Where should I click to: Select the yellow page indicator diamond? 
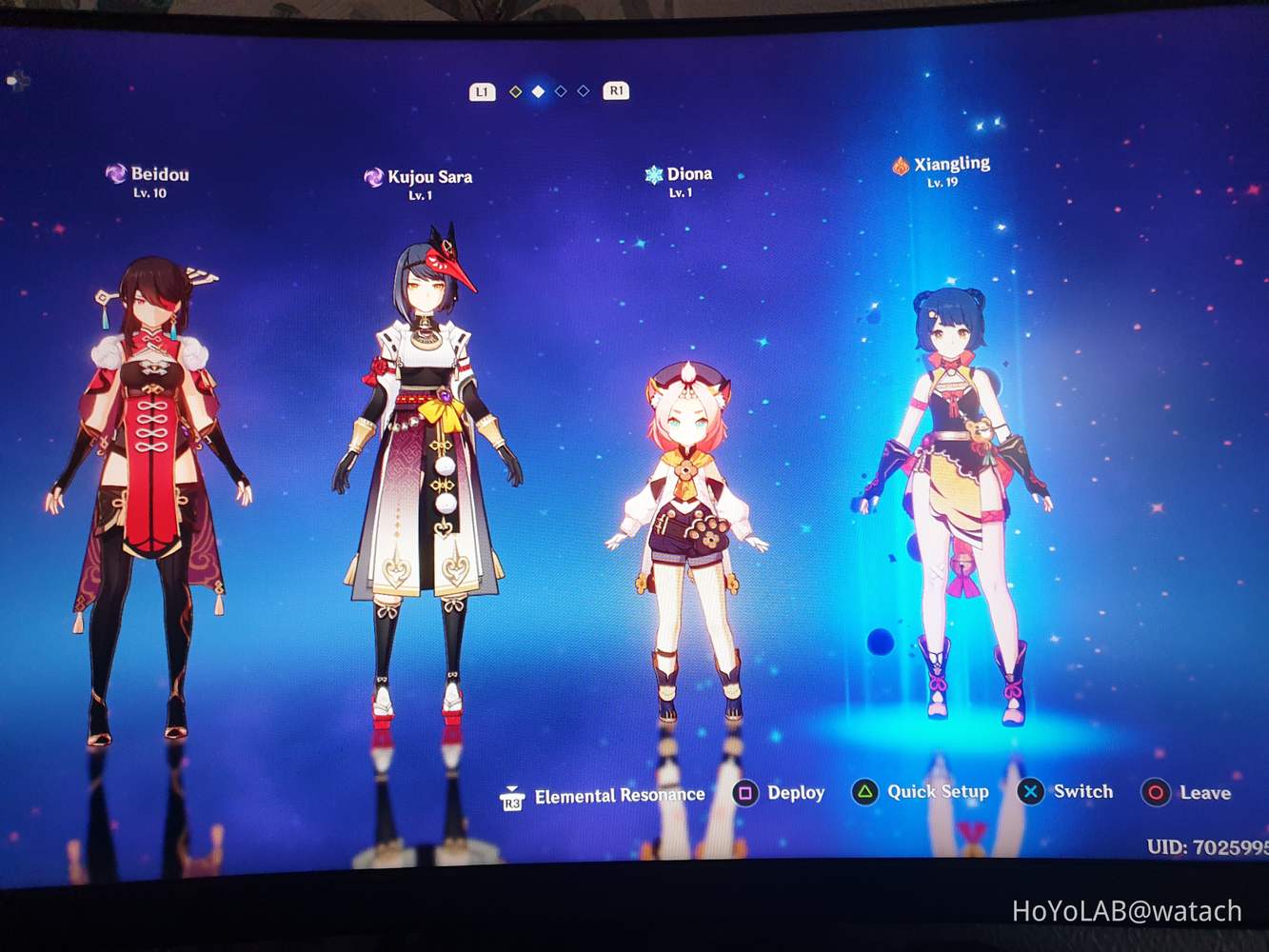(x=514, y=91)
